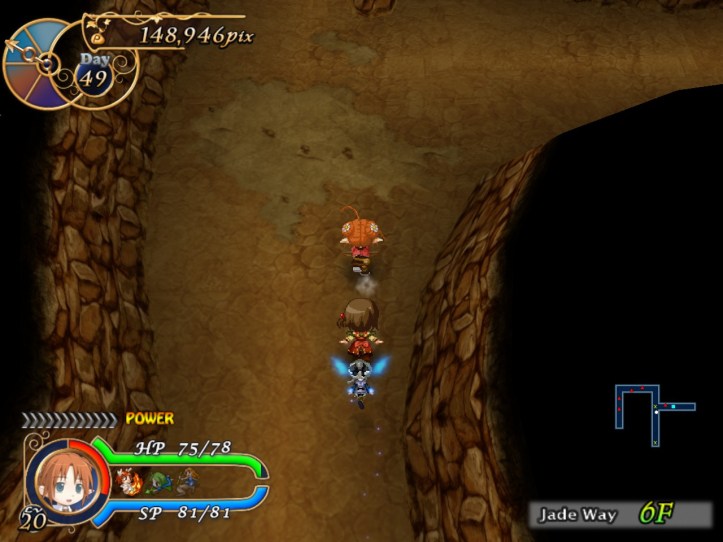Select the flaming red-haired skill icon
This screenshot has width=723, height=542.
pyautogui.click(x=128, y=482)
